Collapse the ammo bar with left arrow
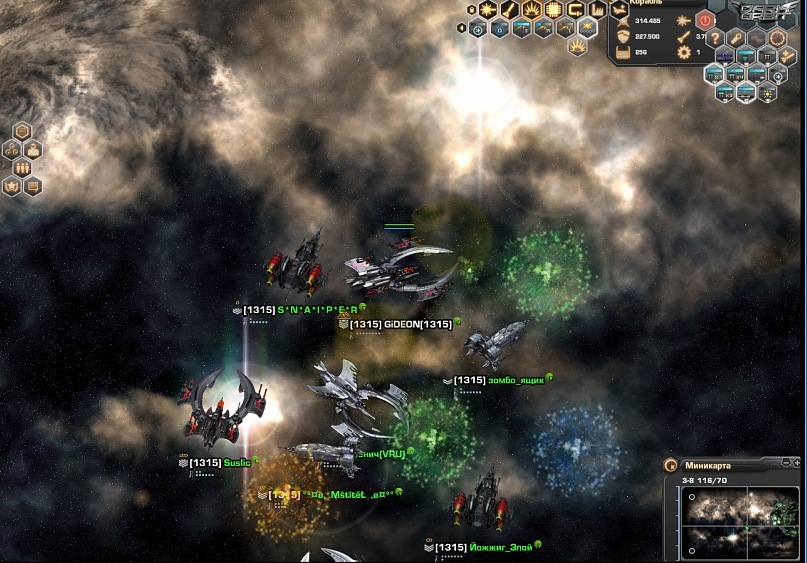The height and width of the screenshot is (563, 807). (462, 28)
